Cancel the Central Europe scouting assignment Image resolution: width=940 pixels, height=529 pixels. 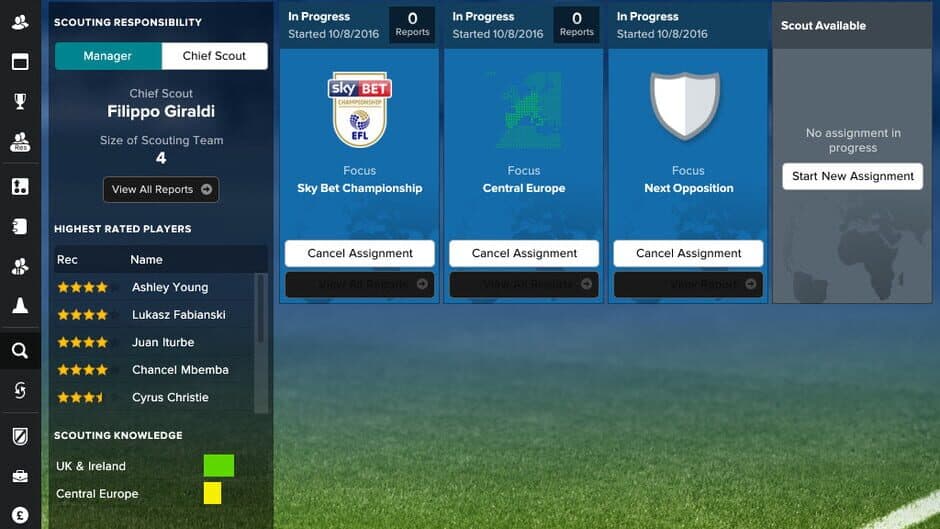pos(524,253)
